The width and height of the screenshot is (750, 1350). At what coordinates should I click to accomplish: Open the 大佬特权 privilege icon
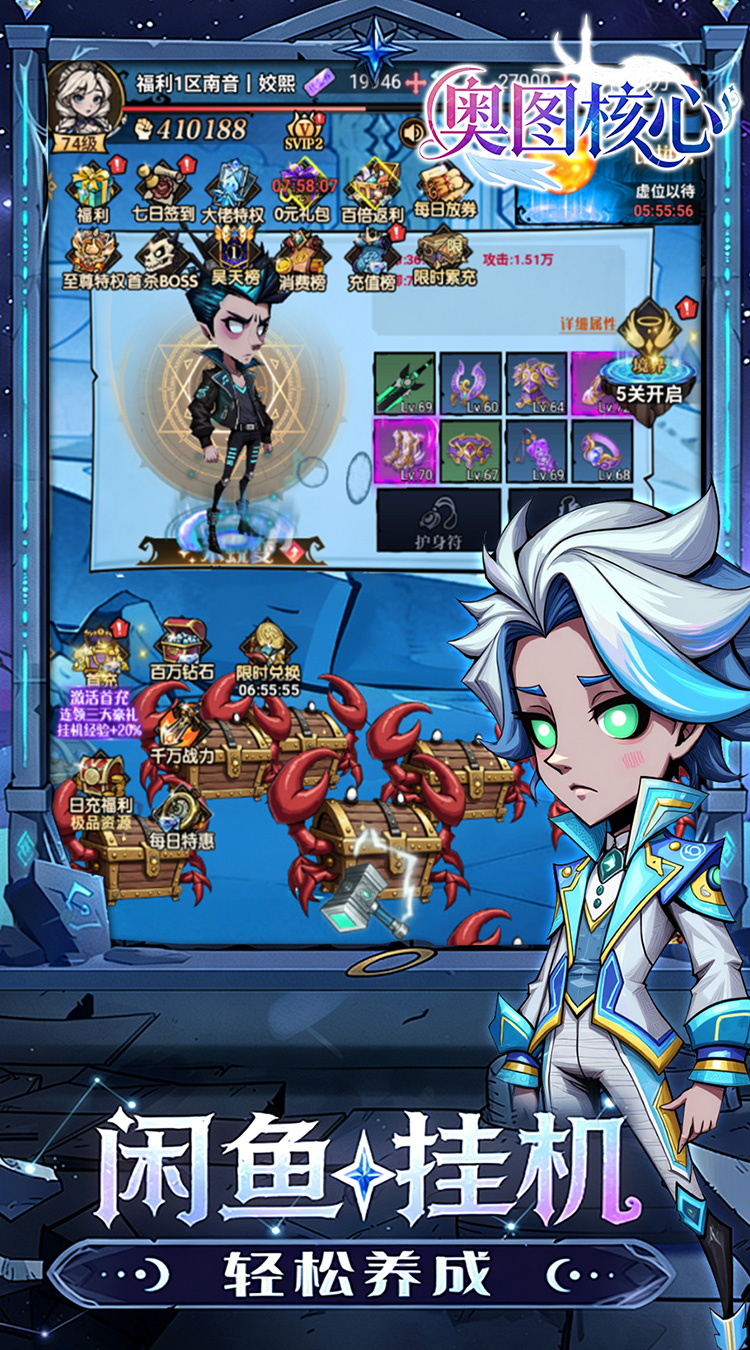[x=232, y=188]
